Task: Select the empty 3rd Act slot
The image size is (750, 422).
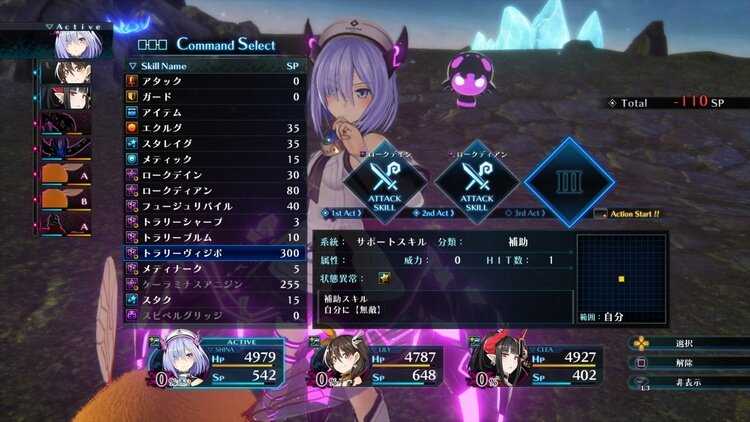Action: point(568,182)
